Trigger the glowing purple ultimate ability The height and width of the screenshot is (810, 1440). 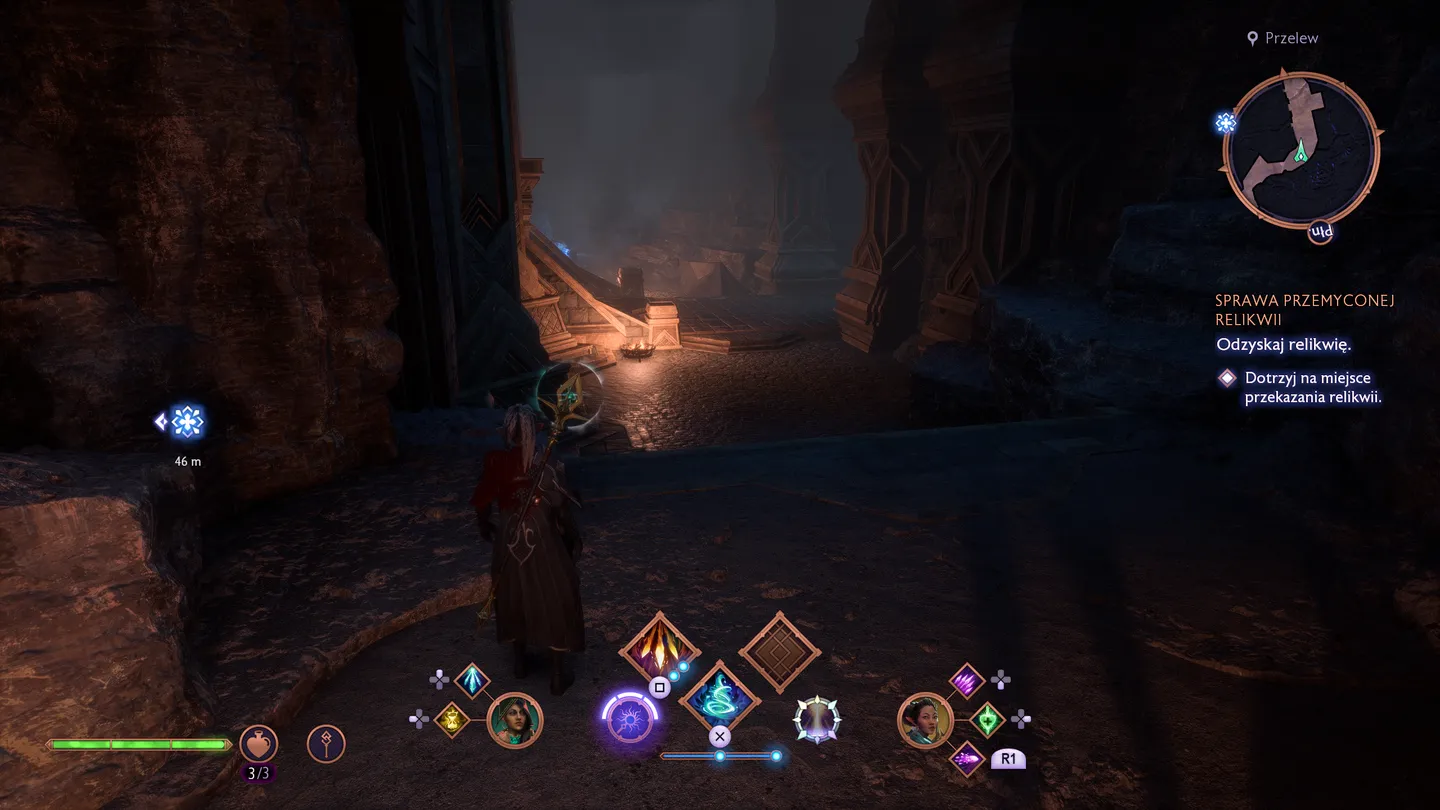click(630, 720)
